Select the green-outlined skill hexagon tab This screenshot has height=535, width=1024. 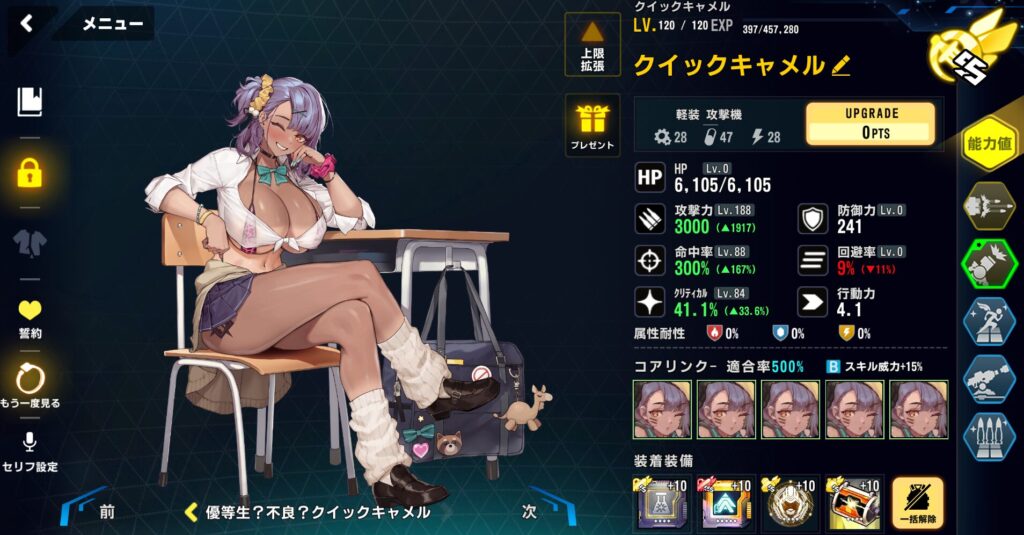point(989,264)
